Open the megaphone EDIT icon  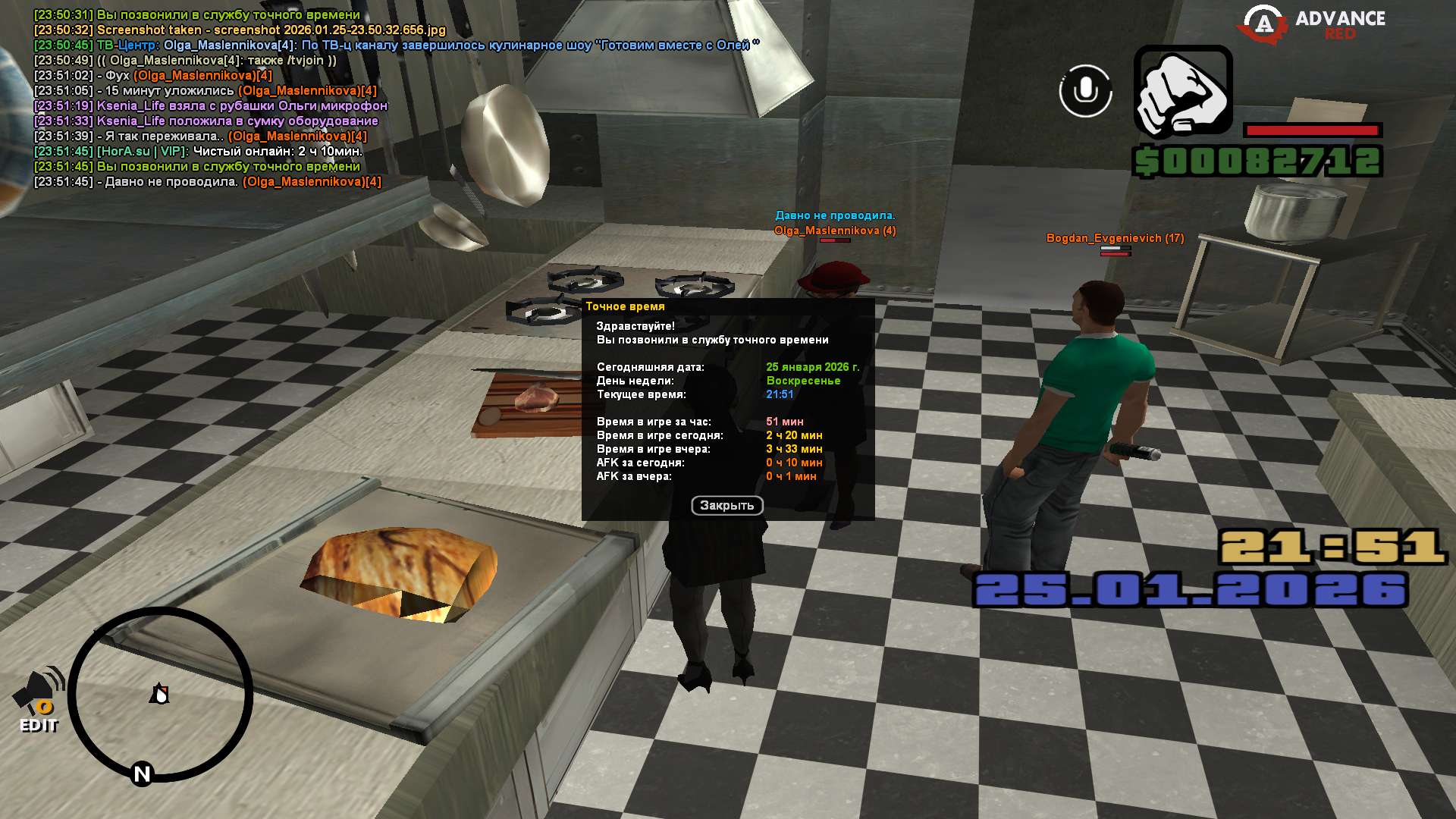point(38,699)
